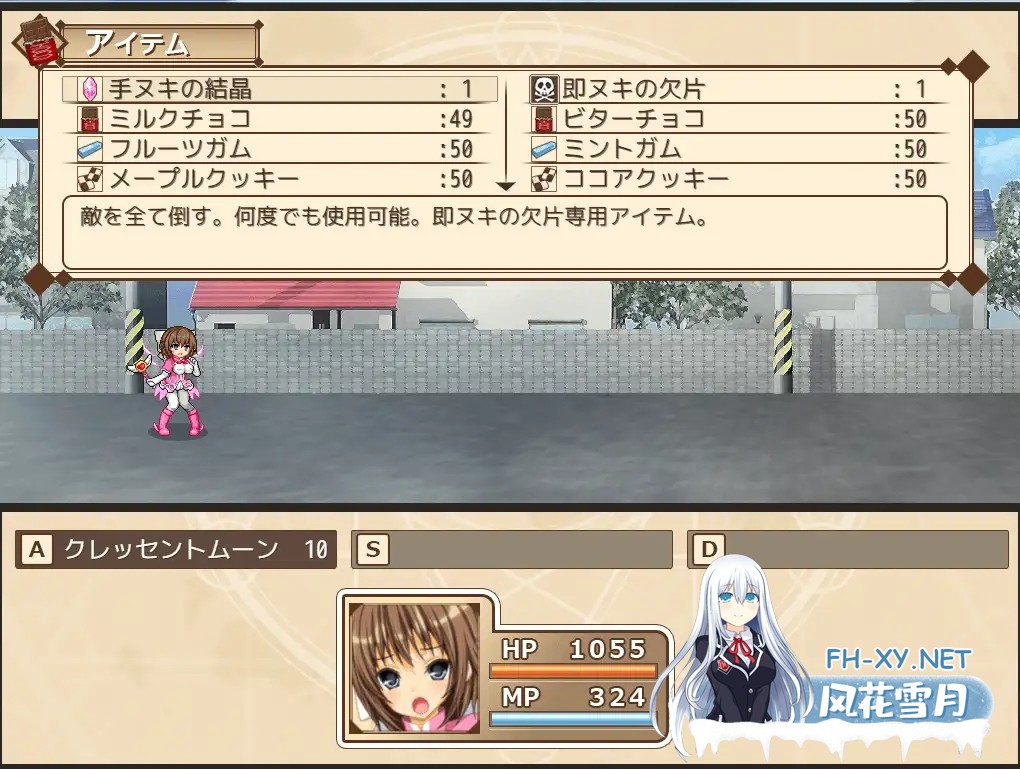Click the item list down arrow
The width and height of the screenshot is (1020, 769).
(x=505, y=186)
